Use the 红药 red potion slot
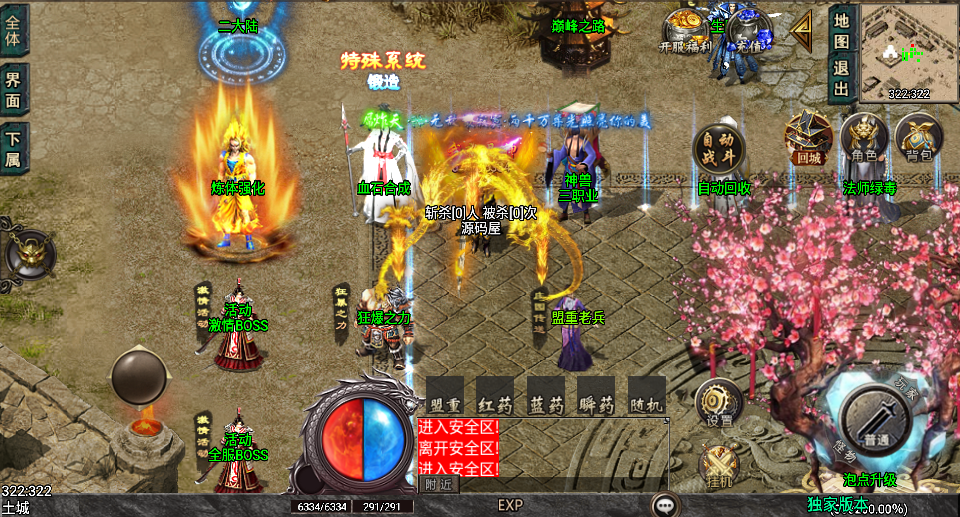960x517 pixels. 495,395
